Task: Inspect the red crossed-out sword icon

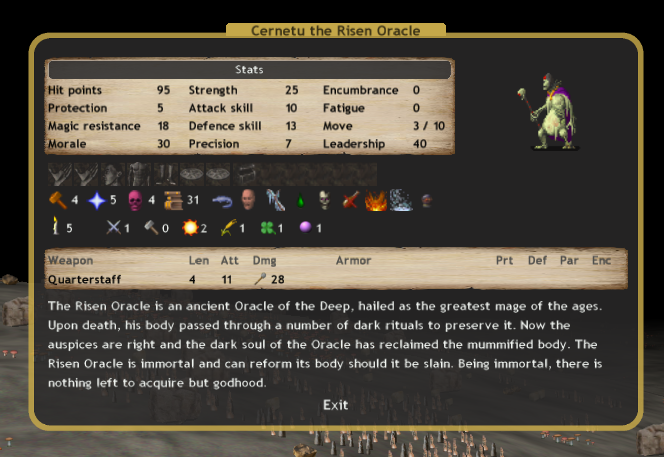Action: 350,200
